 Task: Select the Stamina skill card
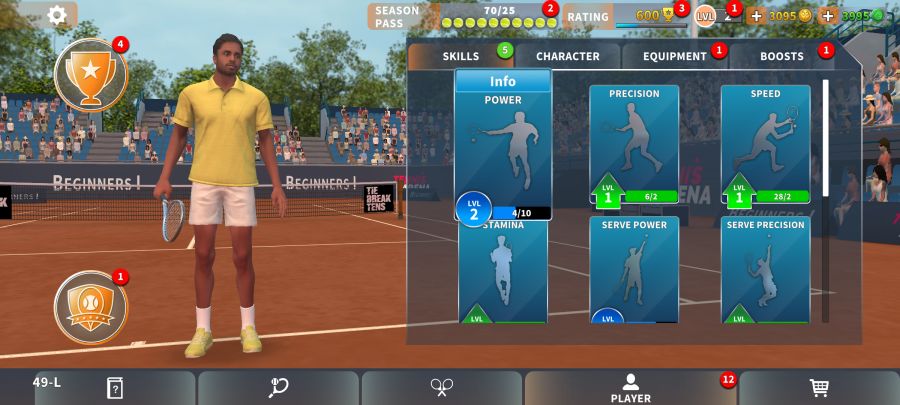coord(503,270)
